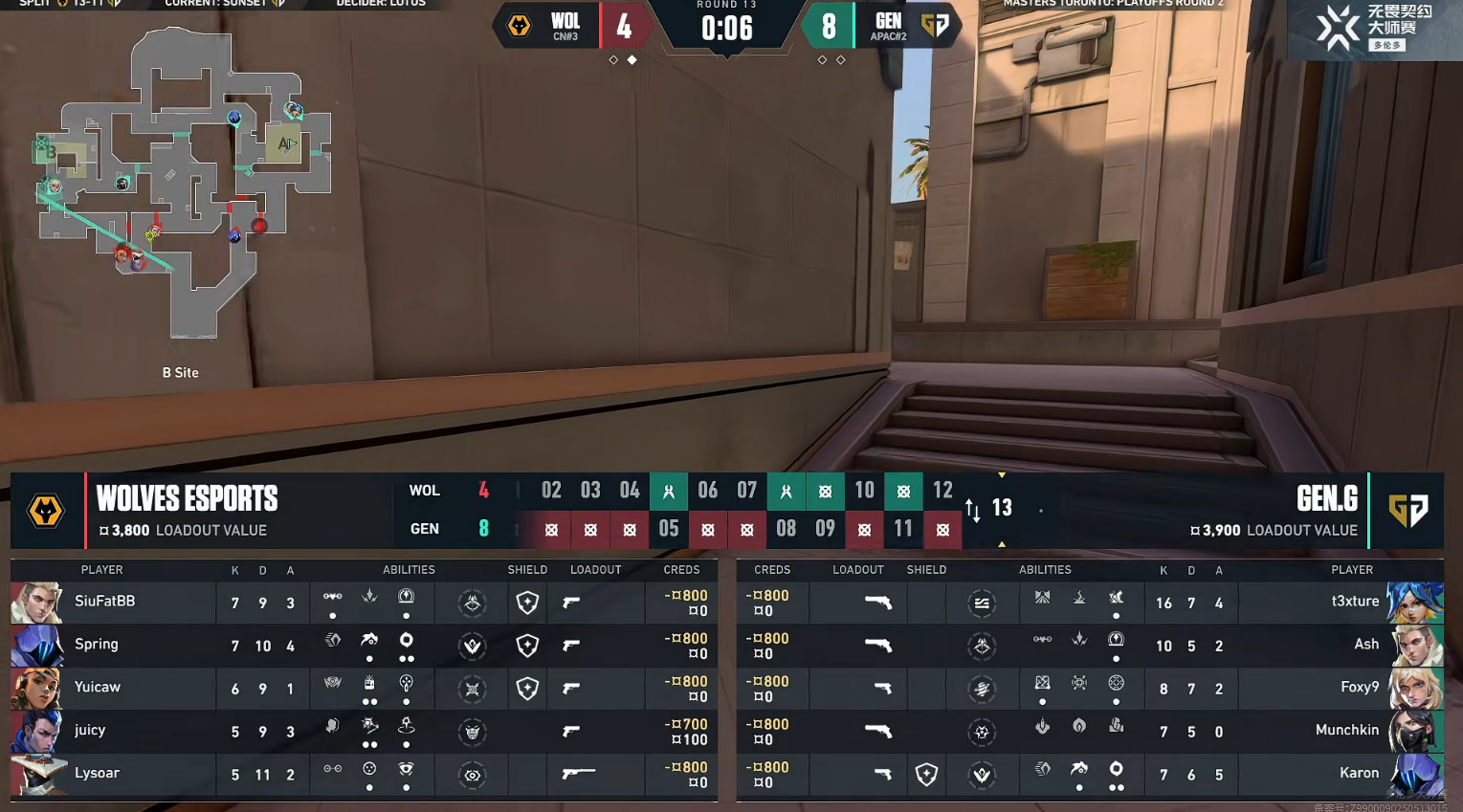Screen dimensions: 1463x812
Task: Select SiuFatBB's player row
Action: tap(105, 602)
